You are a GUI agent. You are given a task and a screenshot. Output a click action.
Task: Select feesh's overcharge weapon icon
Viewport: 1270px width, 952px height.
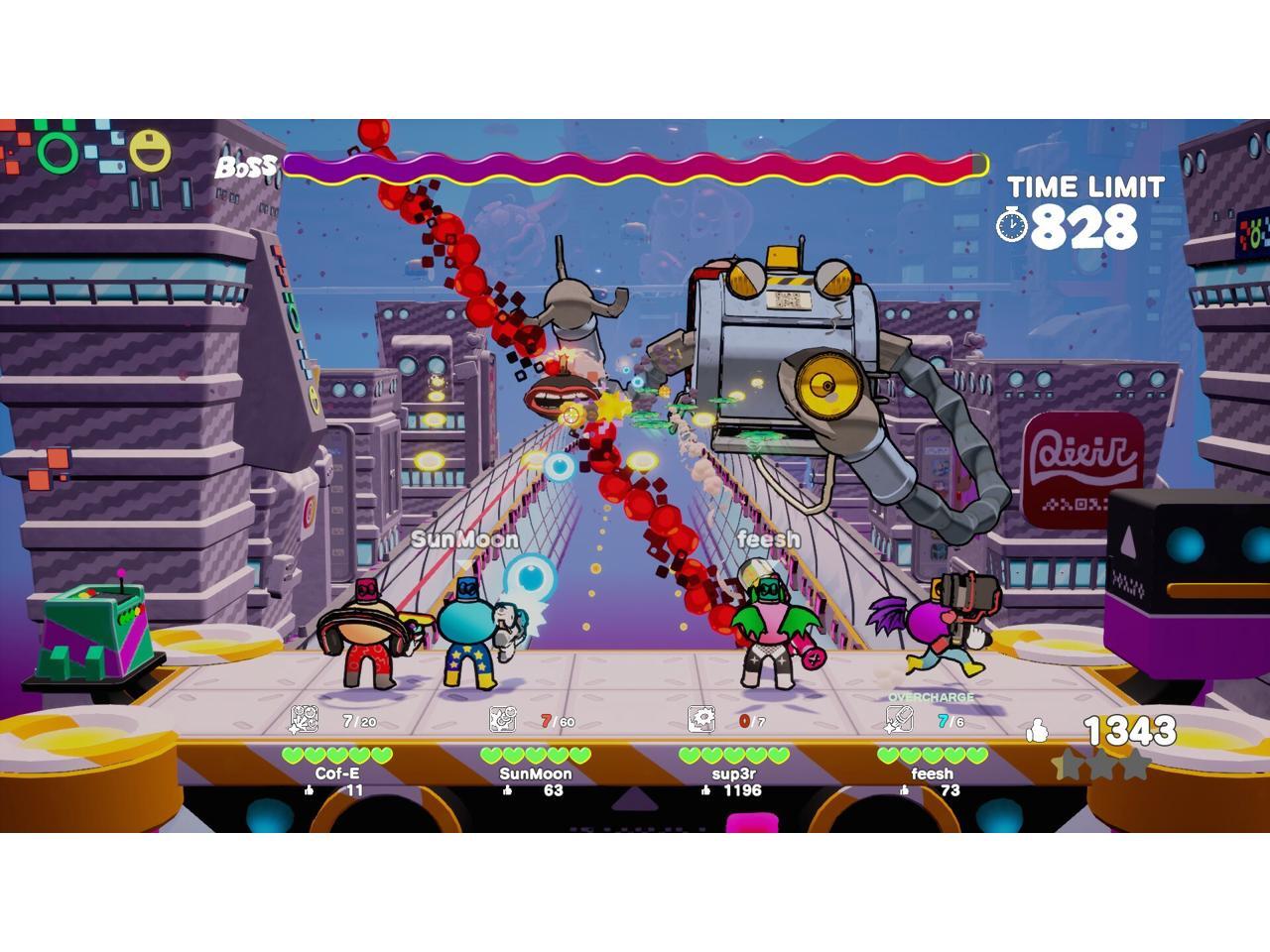point(899,719)
